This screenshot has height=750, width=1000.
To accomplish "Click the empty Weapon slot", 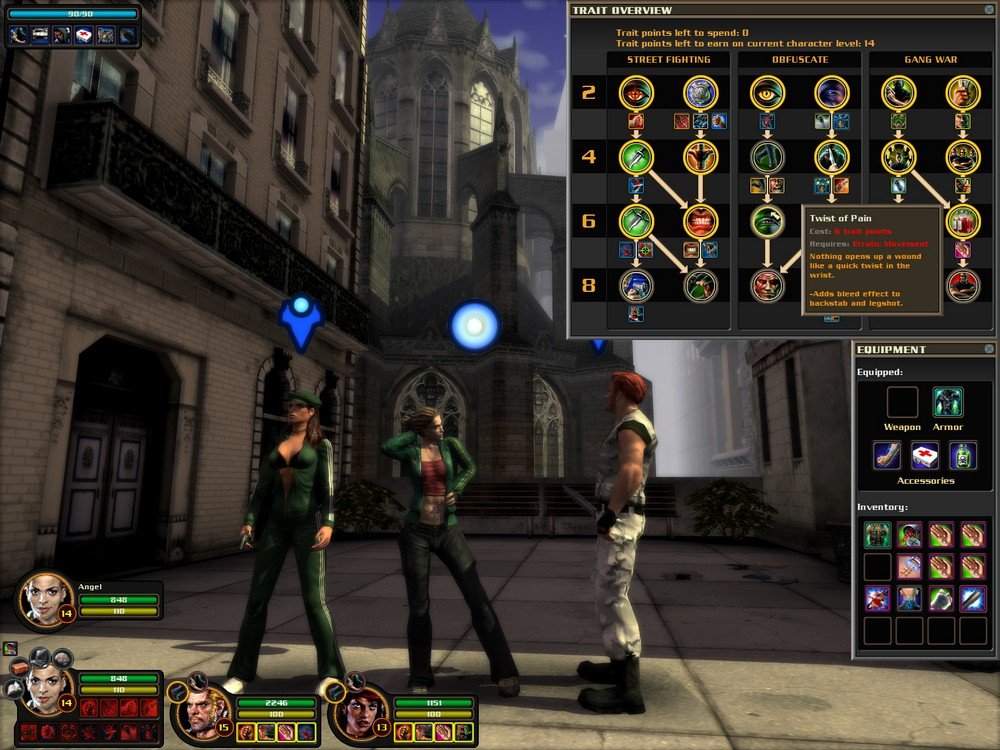I will [x=902, y=402].
